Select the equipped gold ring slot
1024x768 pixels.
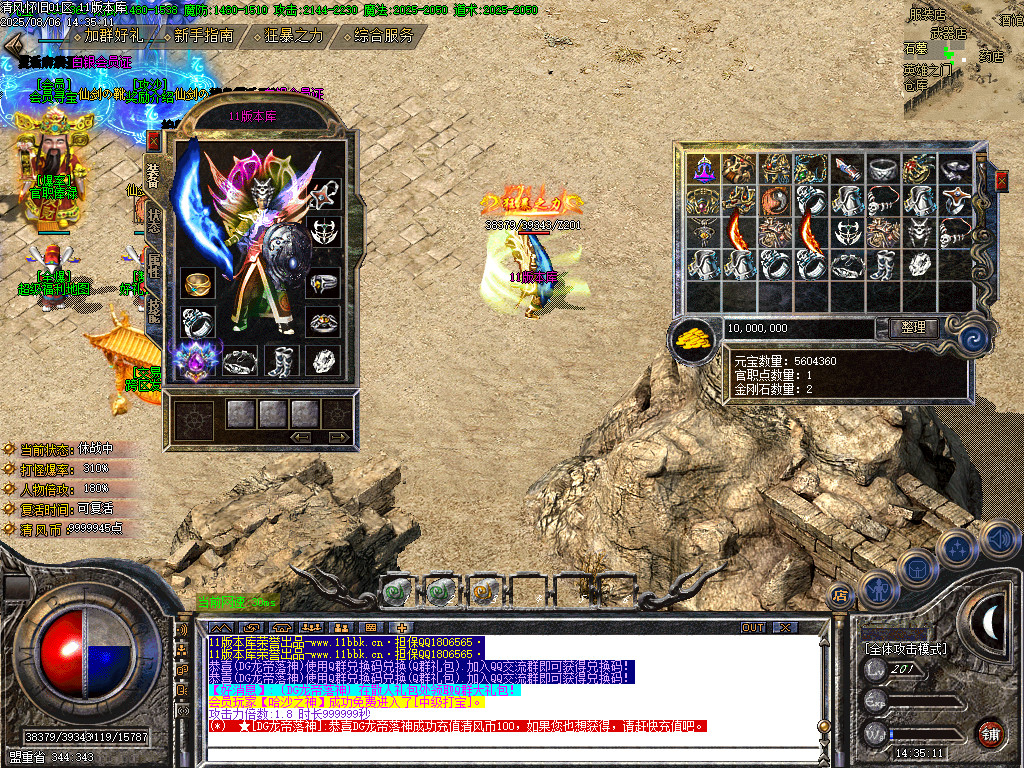197,285
